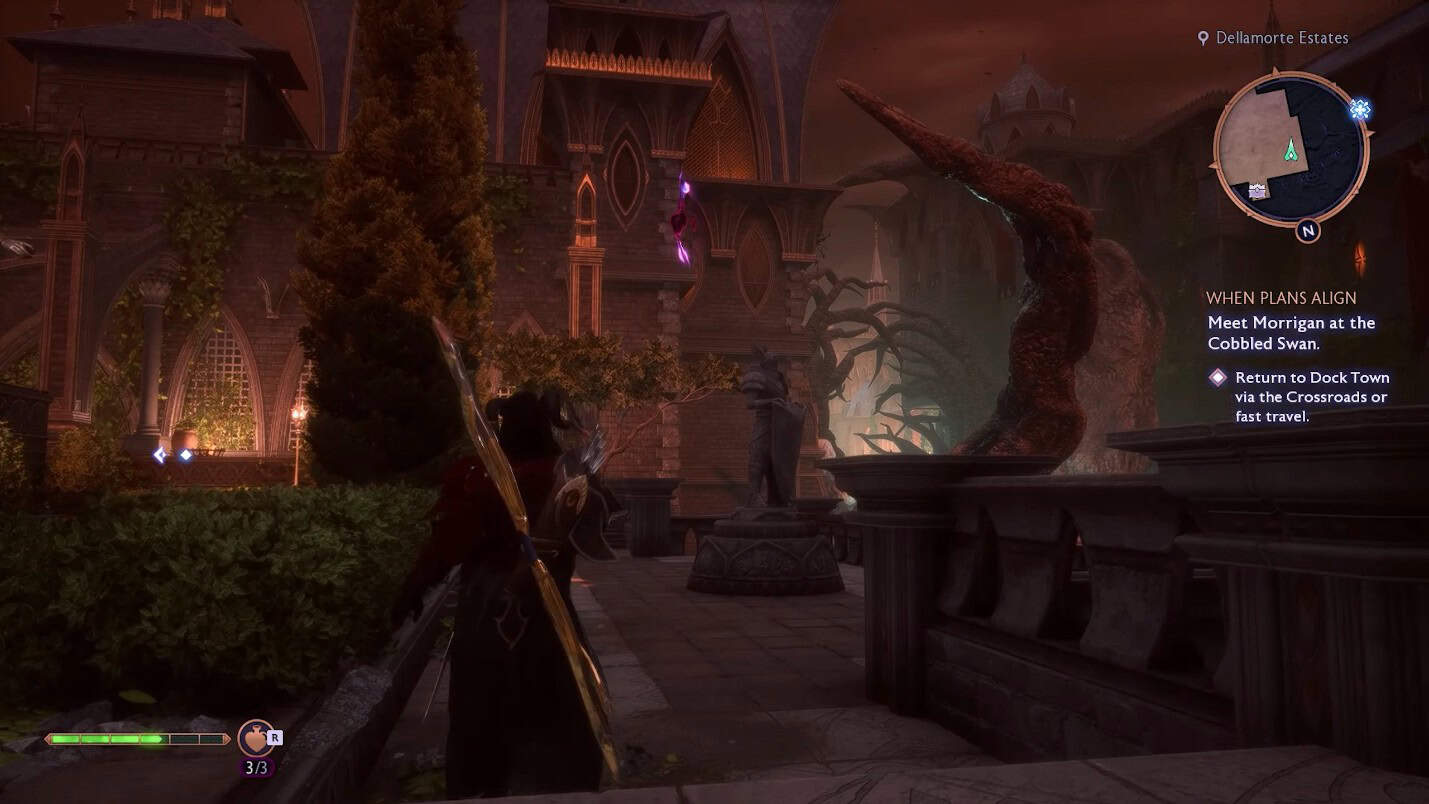Click the North compass indicator below minimap
The height and width of the screenshot is (804, 1429).
coord(1307,231)
